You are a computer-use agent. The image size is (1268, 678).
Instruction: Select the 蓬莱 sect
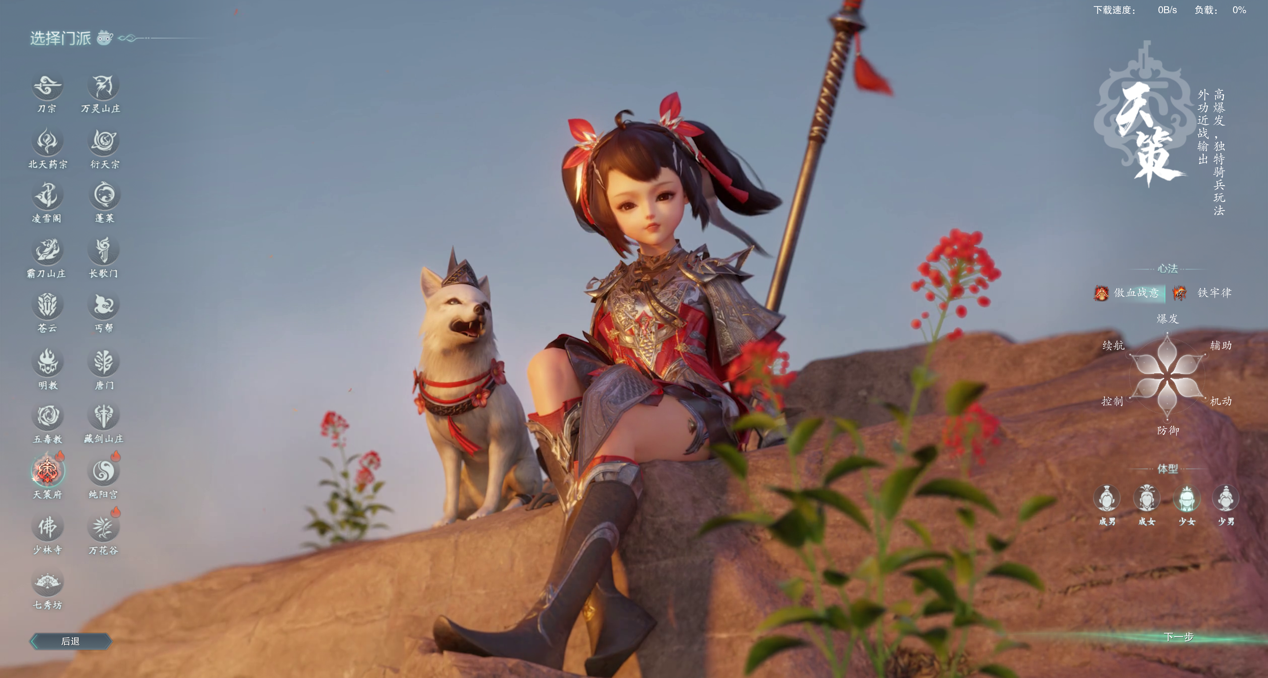(x=103, y=196)
